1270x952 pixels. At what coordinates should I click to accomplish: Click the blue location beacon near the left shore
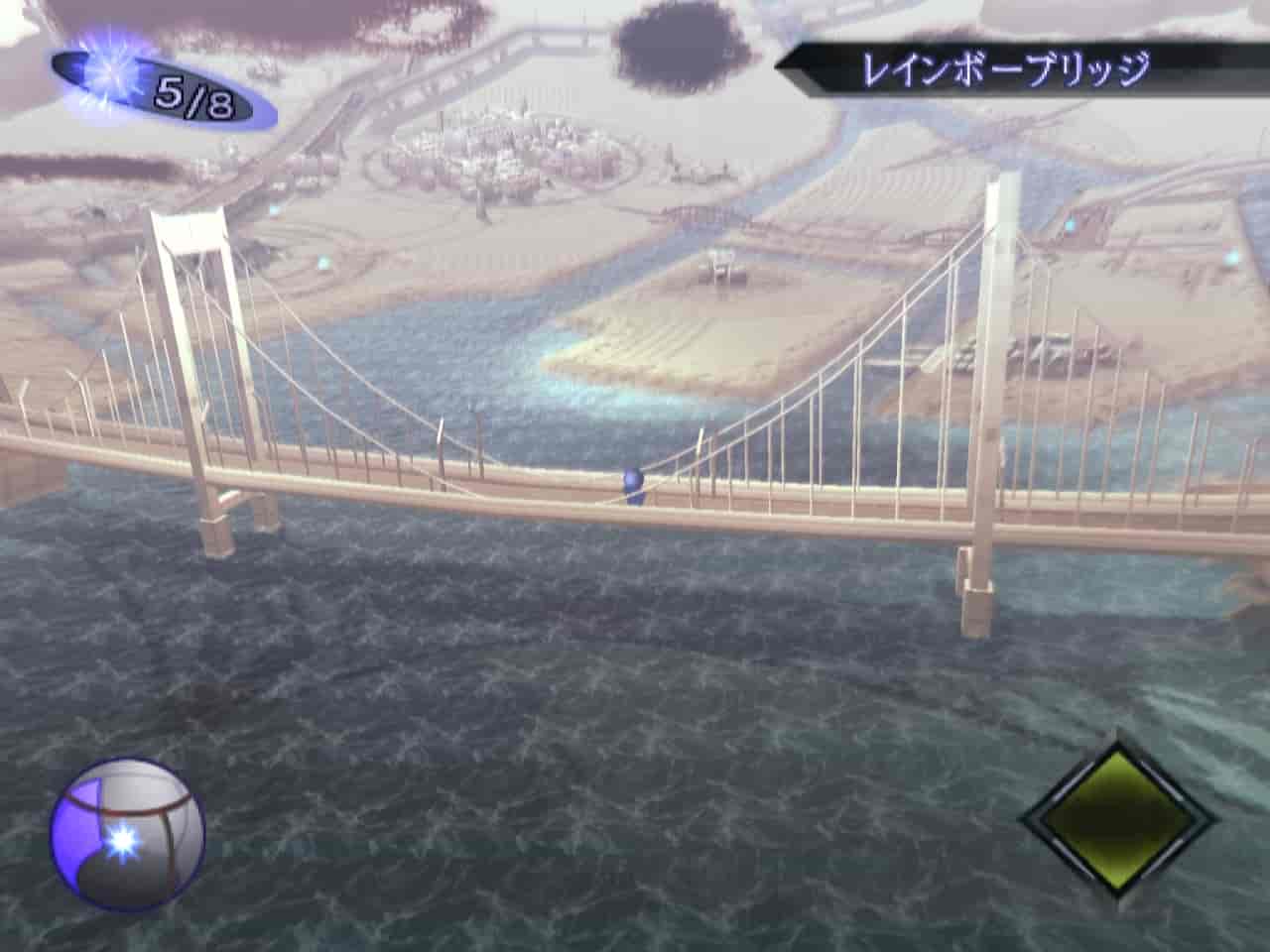tap(323, 263)
